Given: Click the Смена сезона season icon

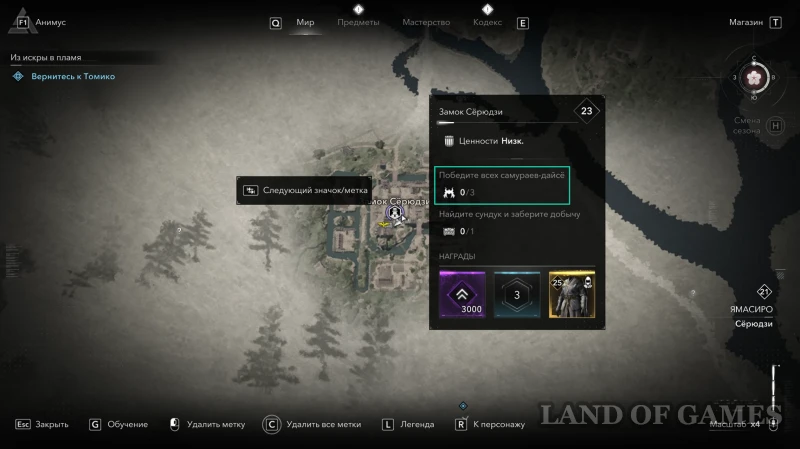Looking at the screenshot, I should [746, 126].
